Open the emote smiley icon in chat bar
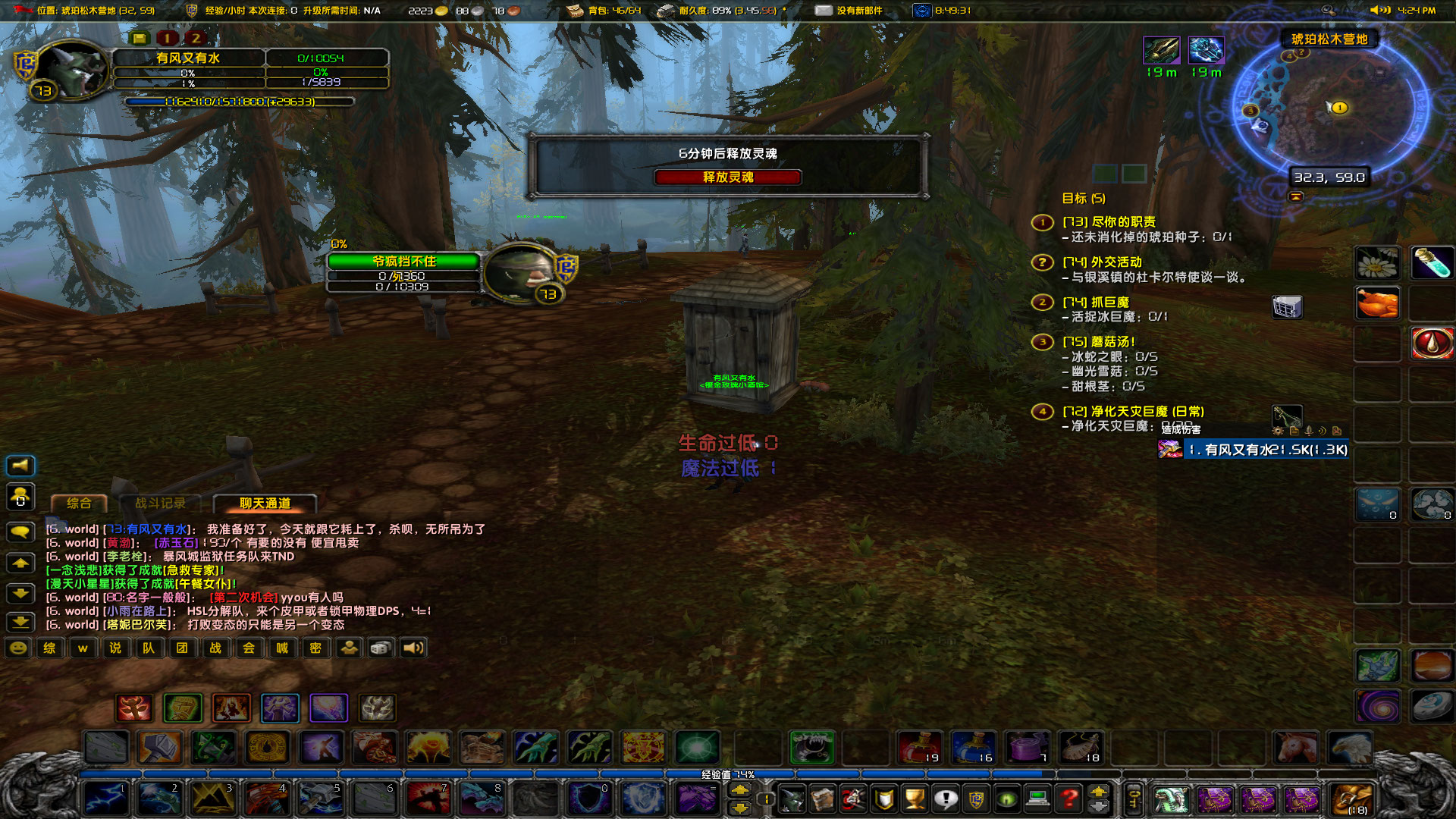The width and height of the screenshot is (1456, 819). [17, 648]
